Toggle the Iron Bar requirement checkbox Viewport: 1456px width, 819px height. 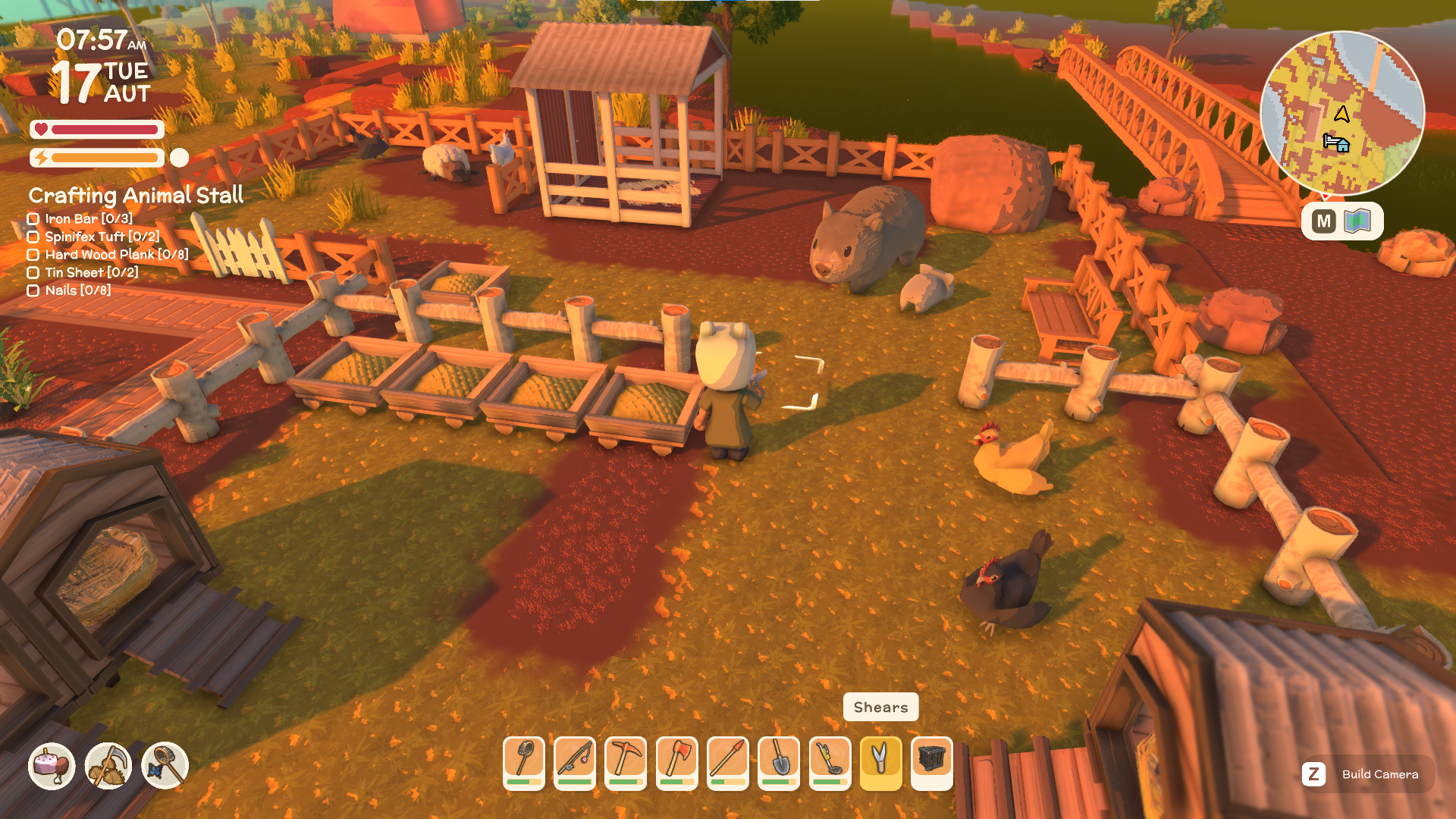(x=33, y=219)
